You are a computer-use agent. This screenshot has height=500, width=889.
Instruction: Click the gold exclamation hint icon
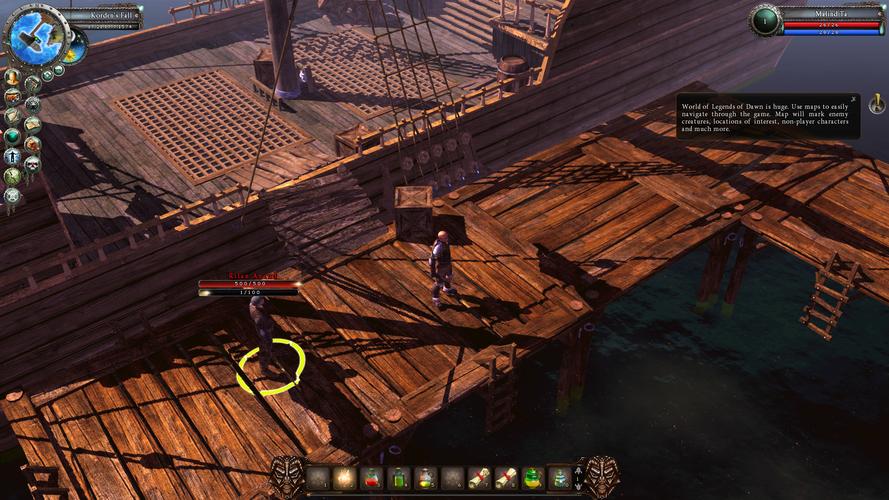876,103
